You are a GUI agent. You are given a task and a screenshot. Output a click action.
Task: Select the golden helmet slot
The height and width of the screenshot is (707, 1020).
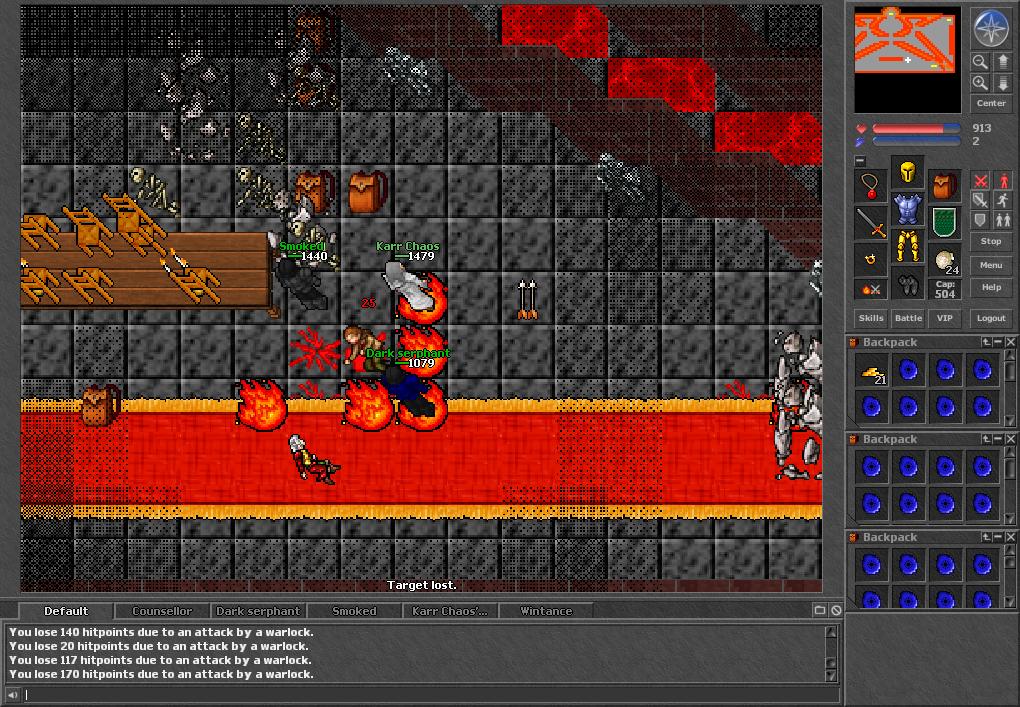pyautogui.click(x=907, y=173)
